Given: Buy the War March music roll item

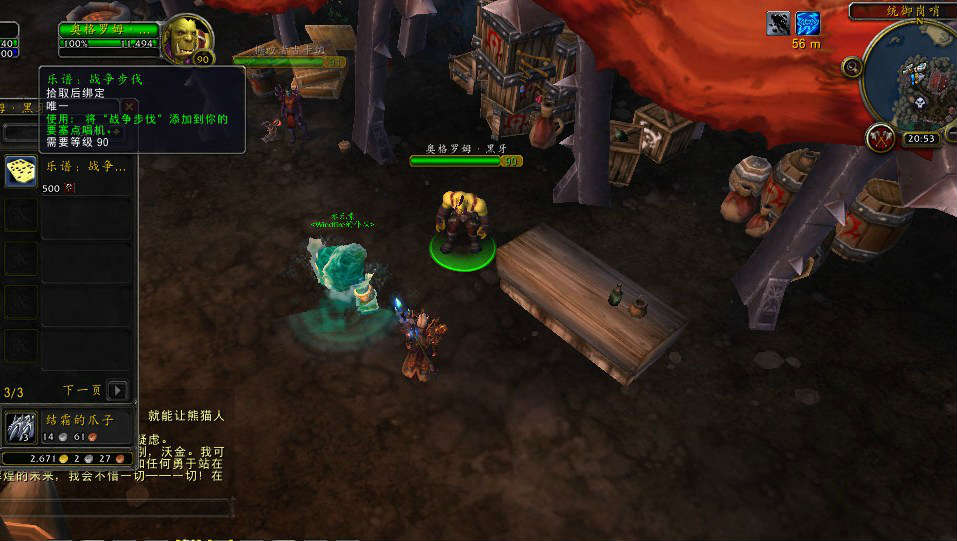Looking at the screenshot, I should coord(21,171).
